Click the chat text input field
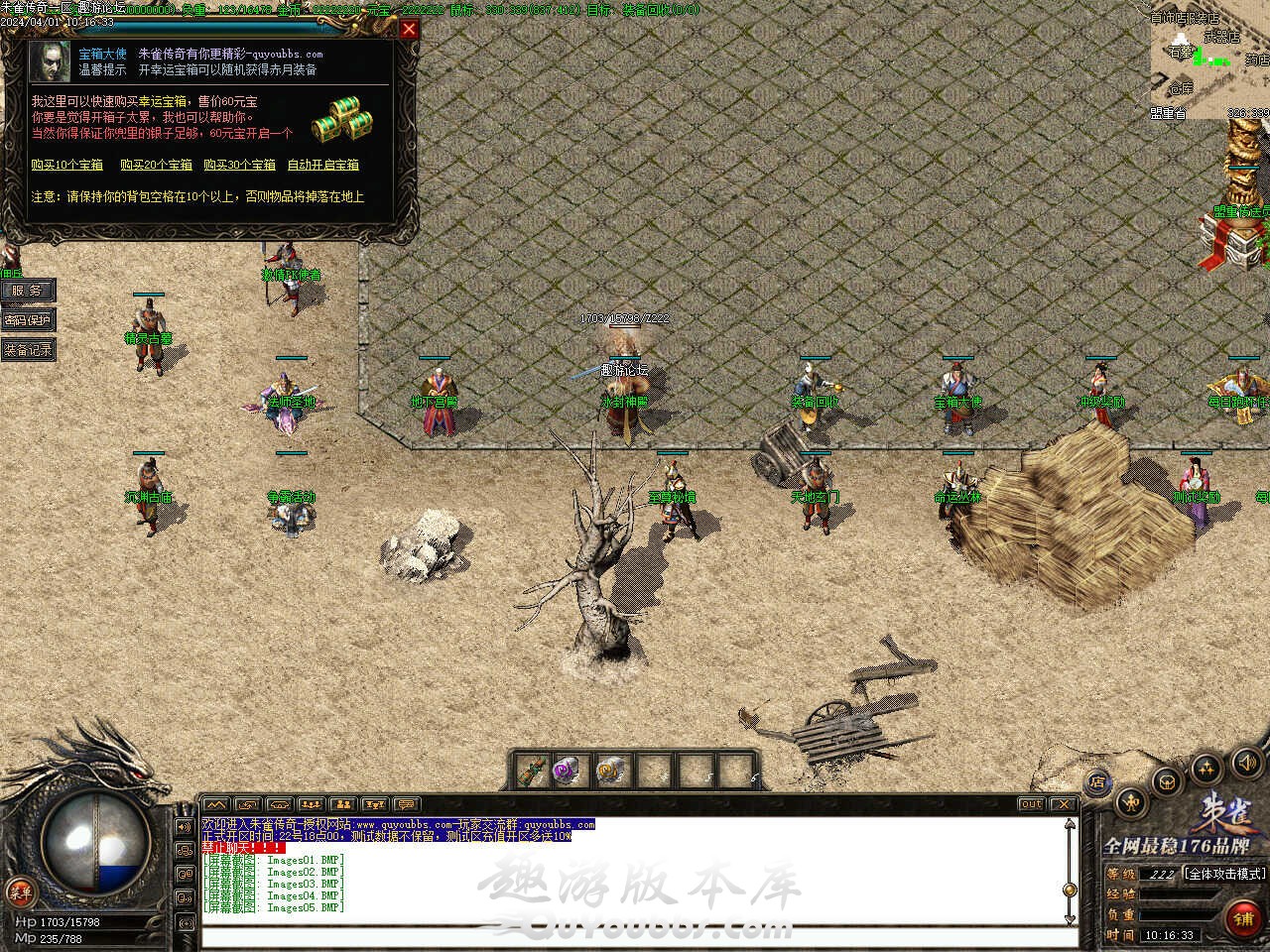Viewport: 1270px width, 952px height. (635, 937)
